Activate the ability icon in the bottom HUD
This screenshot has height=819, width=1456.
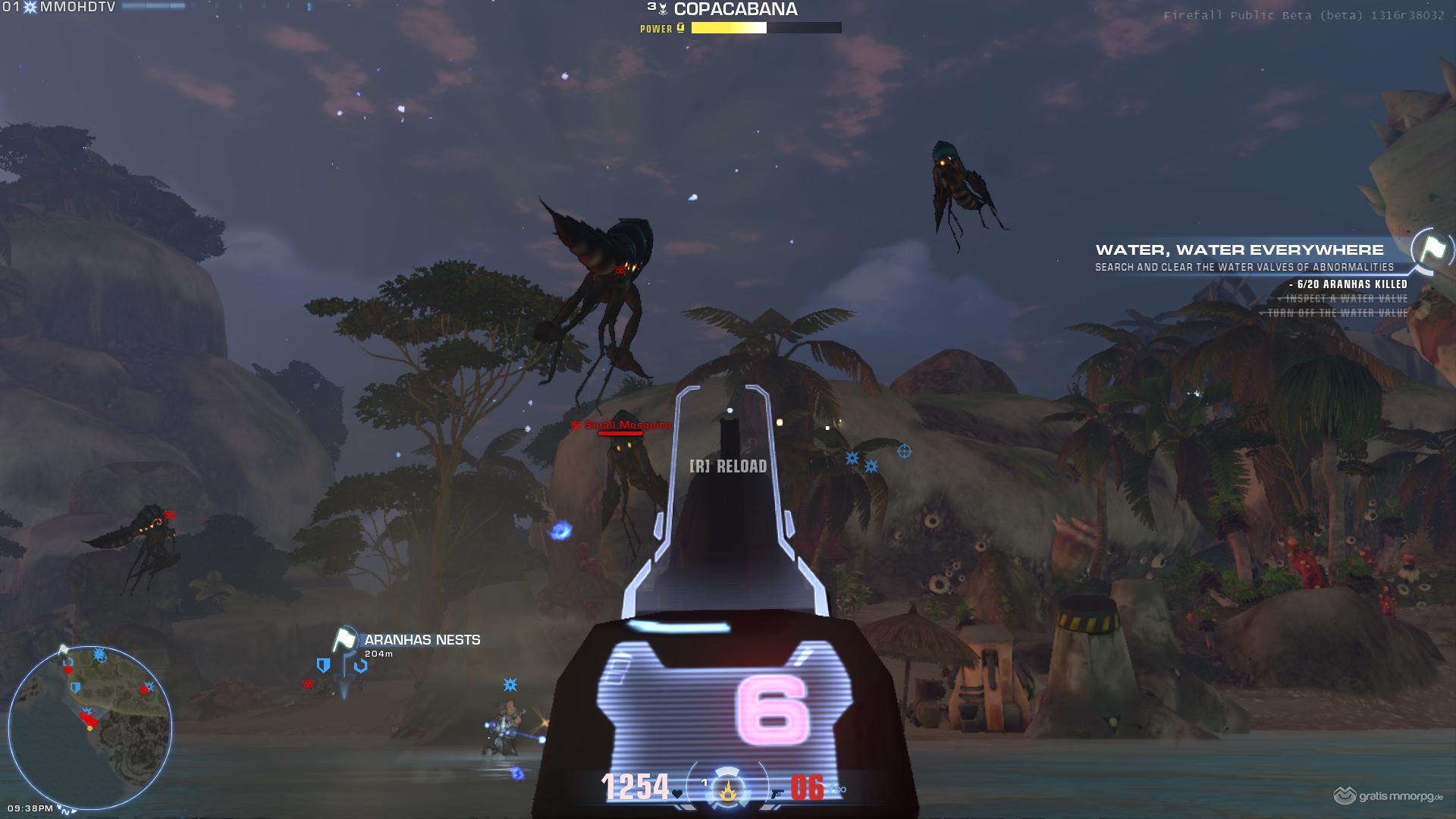coord(728,790)
